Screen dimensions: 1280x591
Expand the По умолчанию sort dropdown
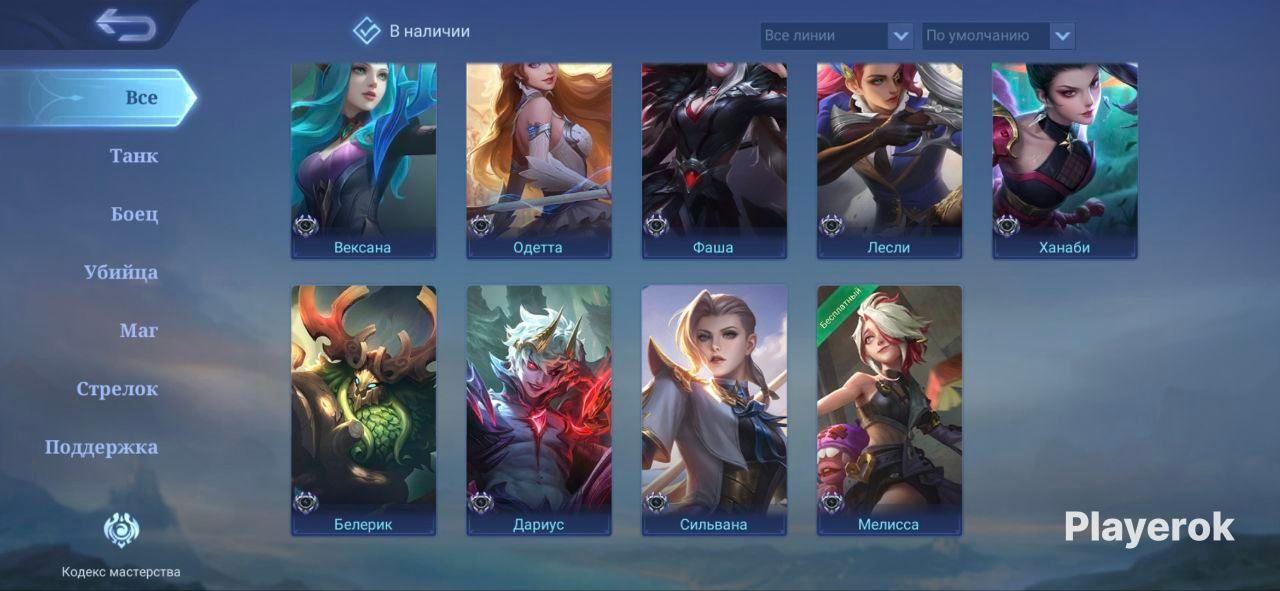998,36
